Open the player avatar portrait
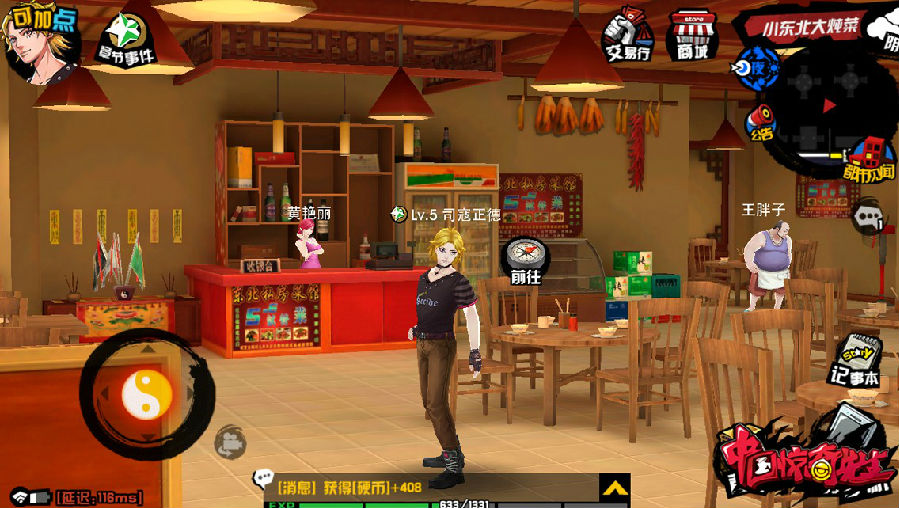899x508 pixels. [x=39, y=42]
